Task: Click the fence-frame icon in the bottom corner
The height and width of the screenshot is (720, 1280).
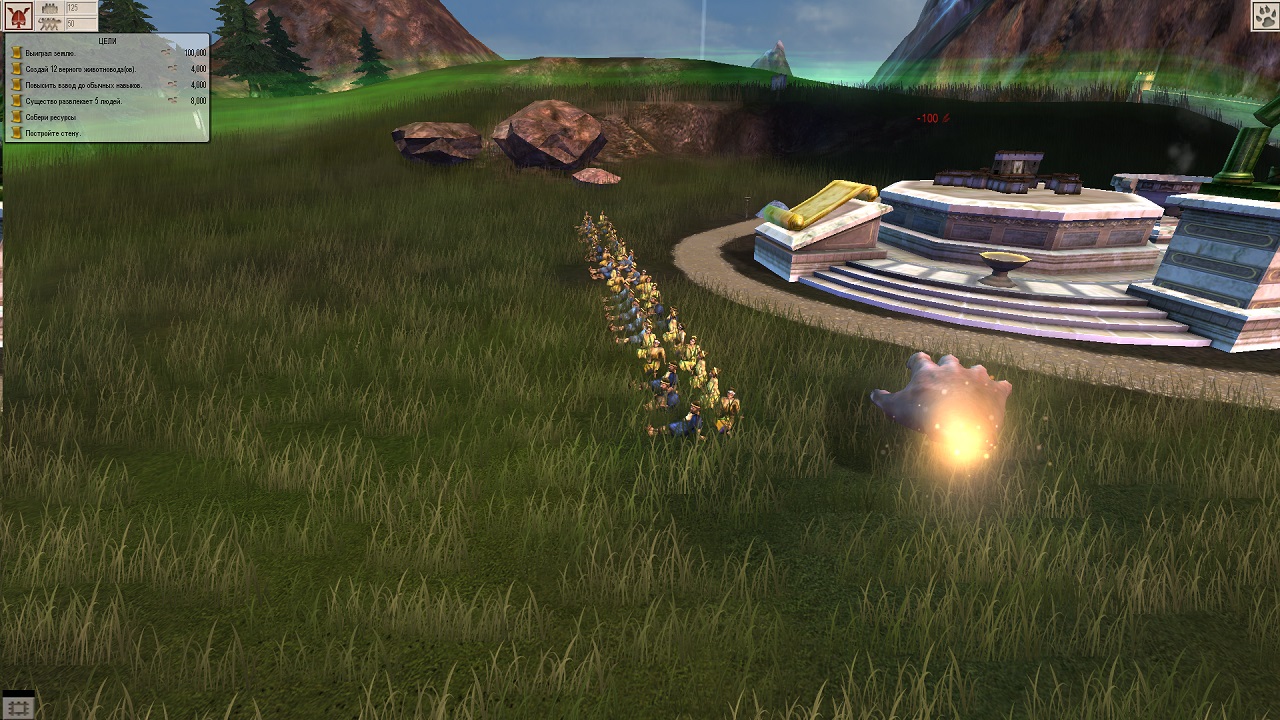Action: (18, 707)
